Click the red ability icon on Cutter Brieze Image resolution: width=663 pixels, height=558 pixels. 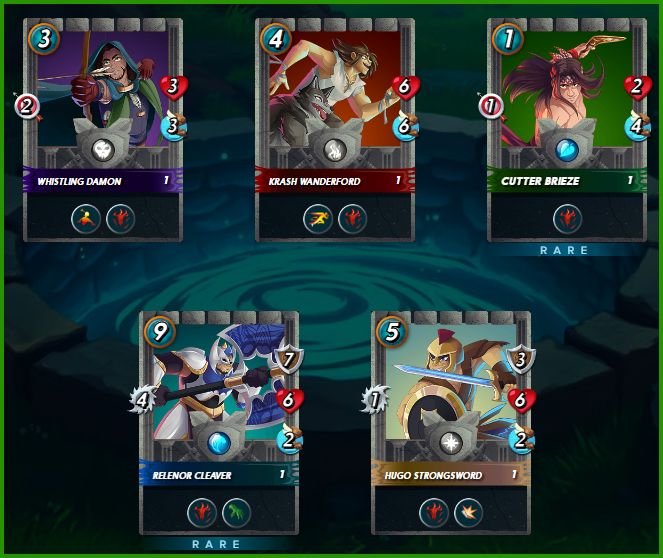coord(567,217)
